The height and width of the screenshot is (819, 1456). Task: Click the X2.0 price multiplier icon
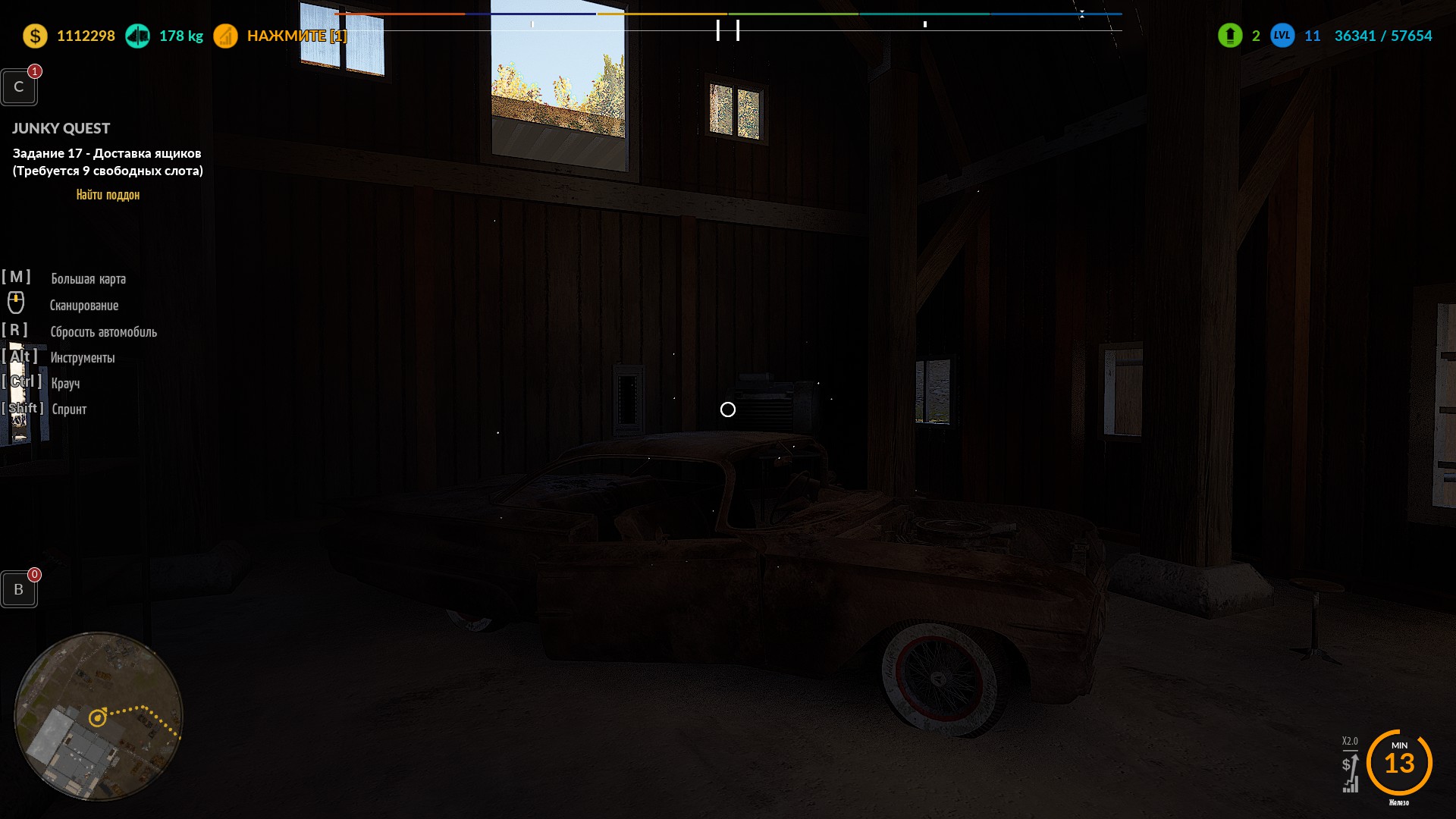1350,766
